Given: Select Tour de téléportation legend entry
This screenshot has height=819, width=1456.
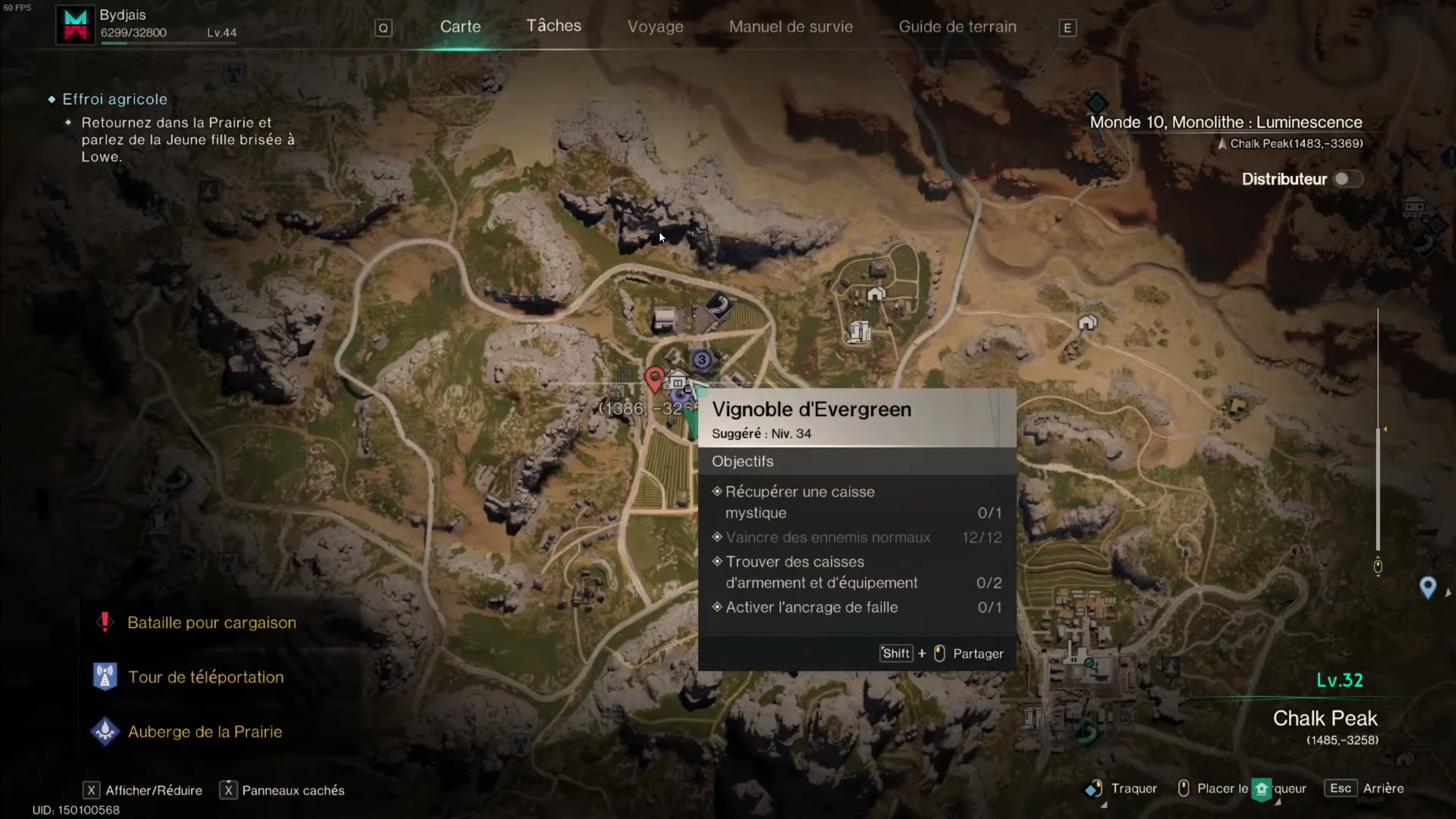Looking at the screenshot, I should coord(205,677).
